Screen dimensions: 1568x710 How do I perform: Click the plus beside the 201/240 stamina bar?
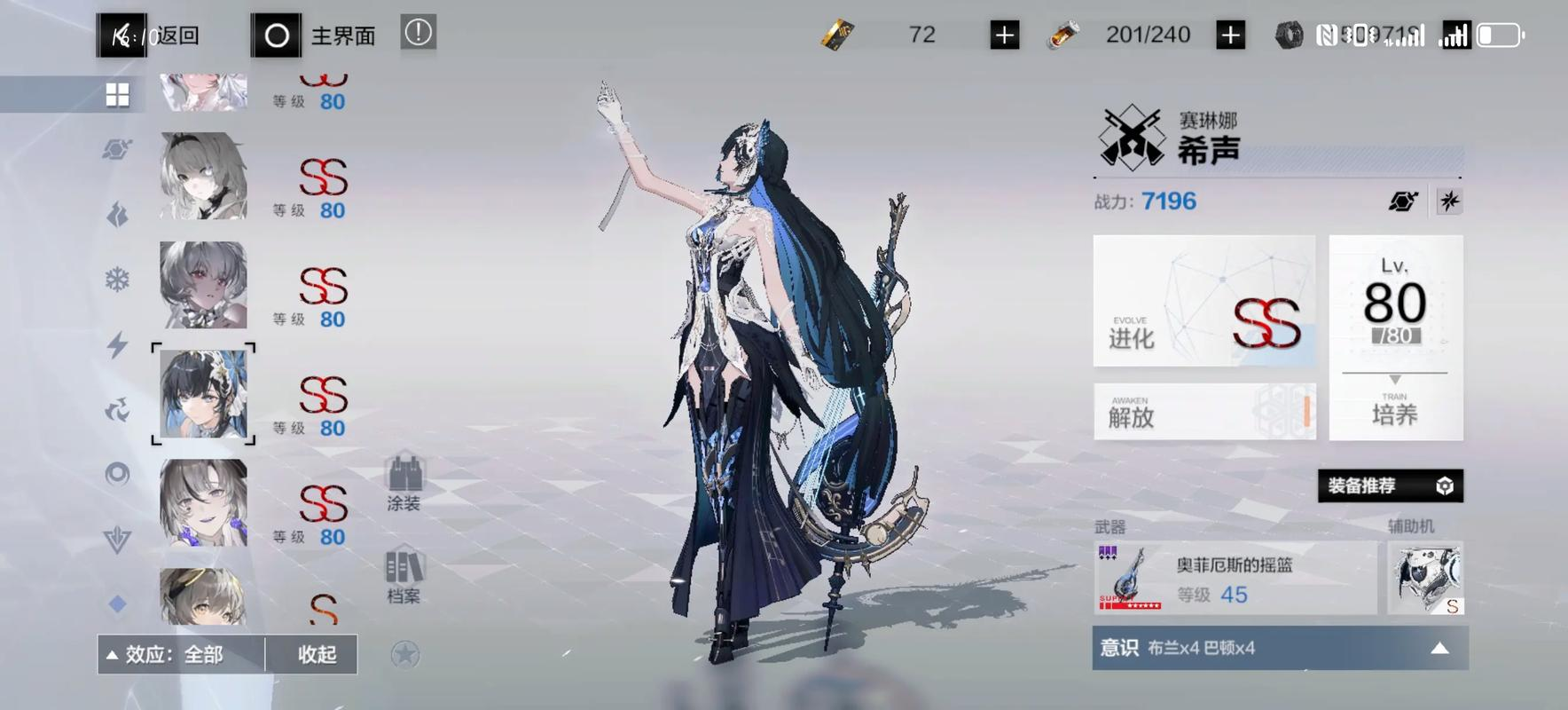click(1230, 34)
